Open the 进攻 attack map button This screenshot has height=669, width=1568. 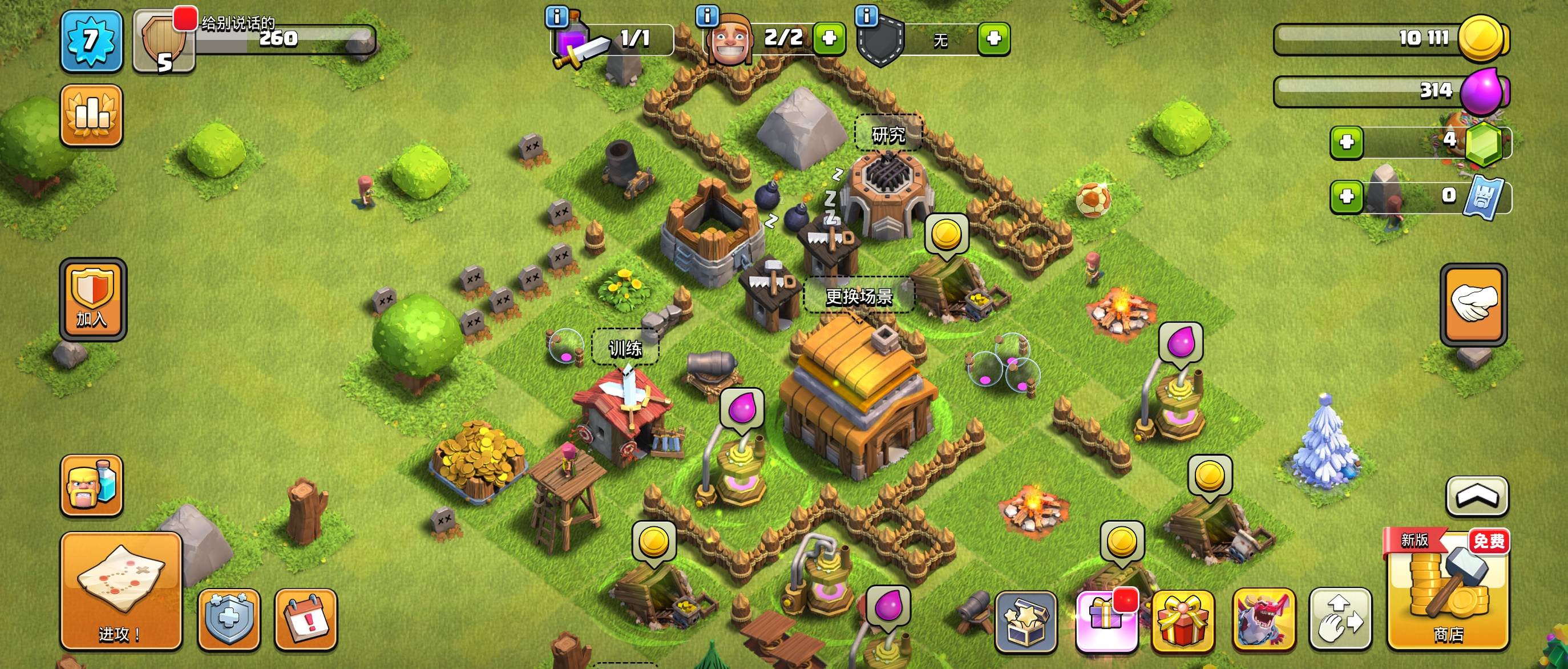[x=120, y=590]
